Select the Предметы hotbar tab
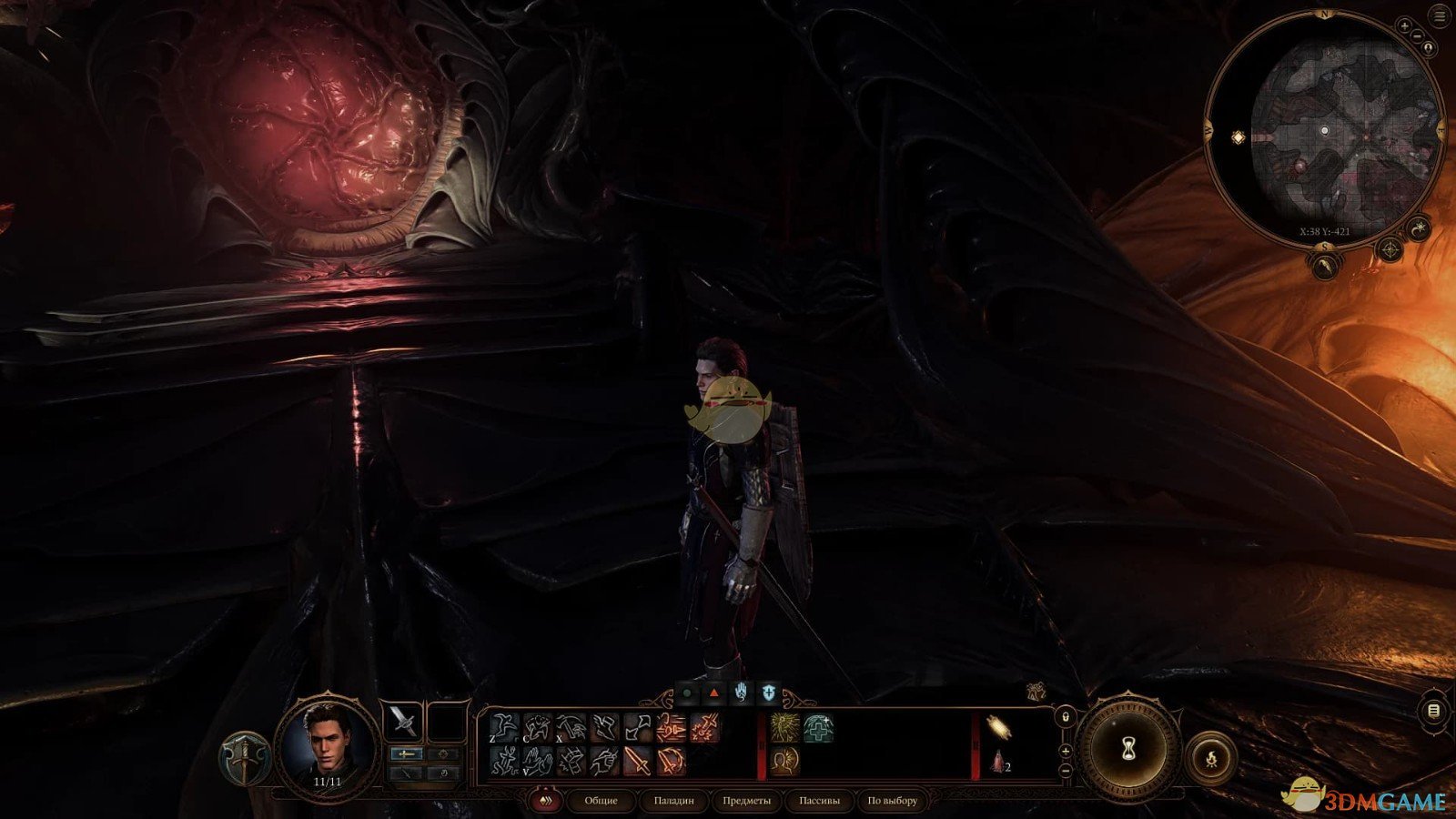This screenshot has height=819, width=1456. pos(746,801)
